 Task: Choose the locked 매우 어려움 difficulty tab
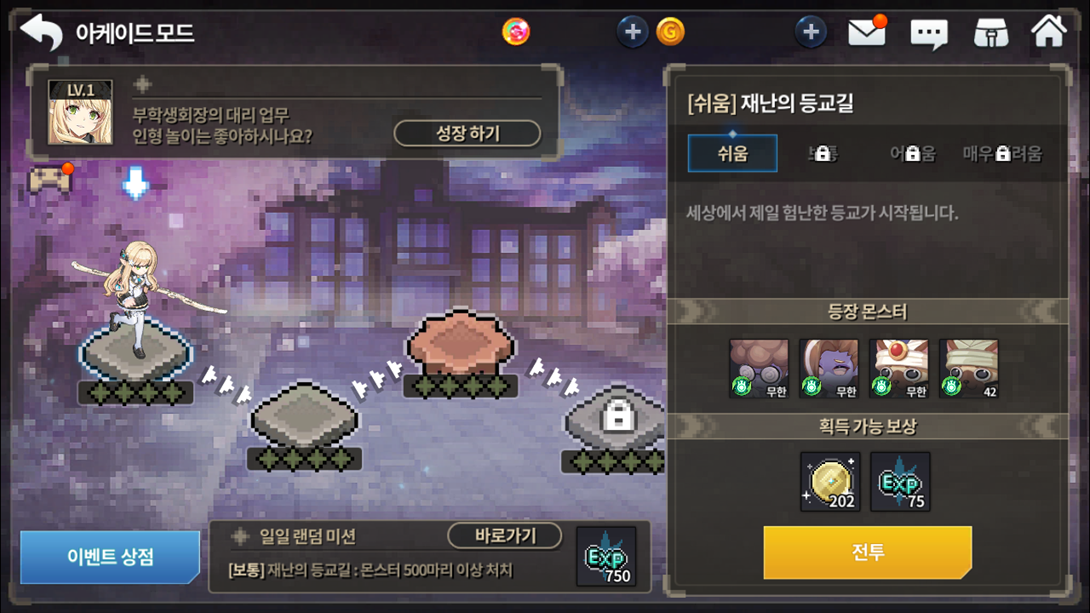point(1002,153)
